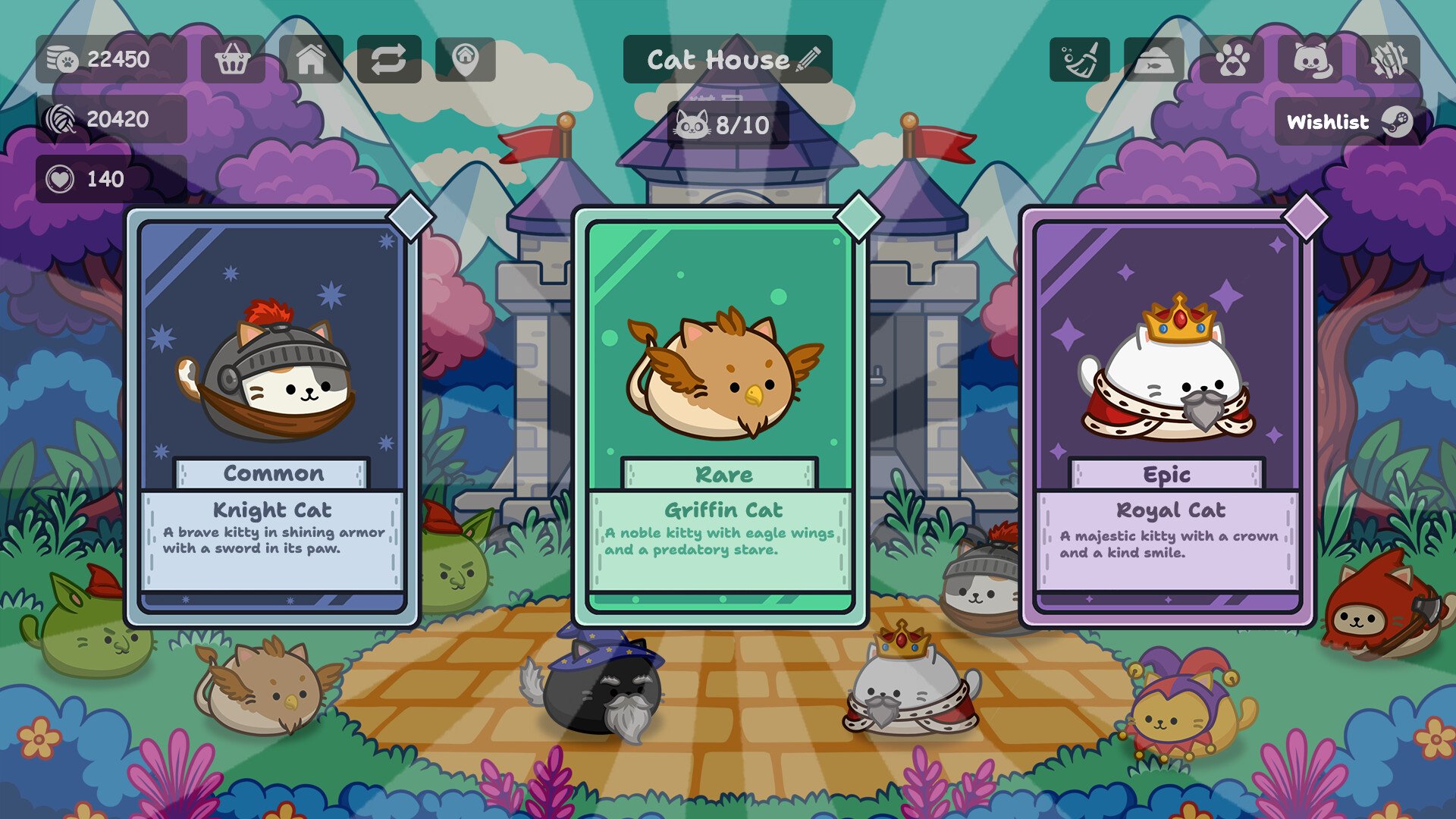This screenshot has width=1456, height=819.
Task: Open the paw heart button
Action: 1232,59
